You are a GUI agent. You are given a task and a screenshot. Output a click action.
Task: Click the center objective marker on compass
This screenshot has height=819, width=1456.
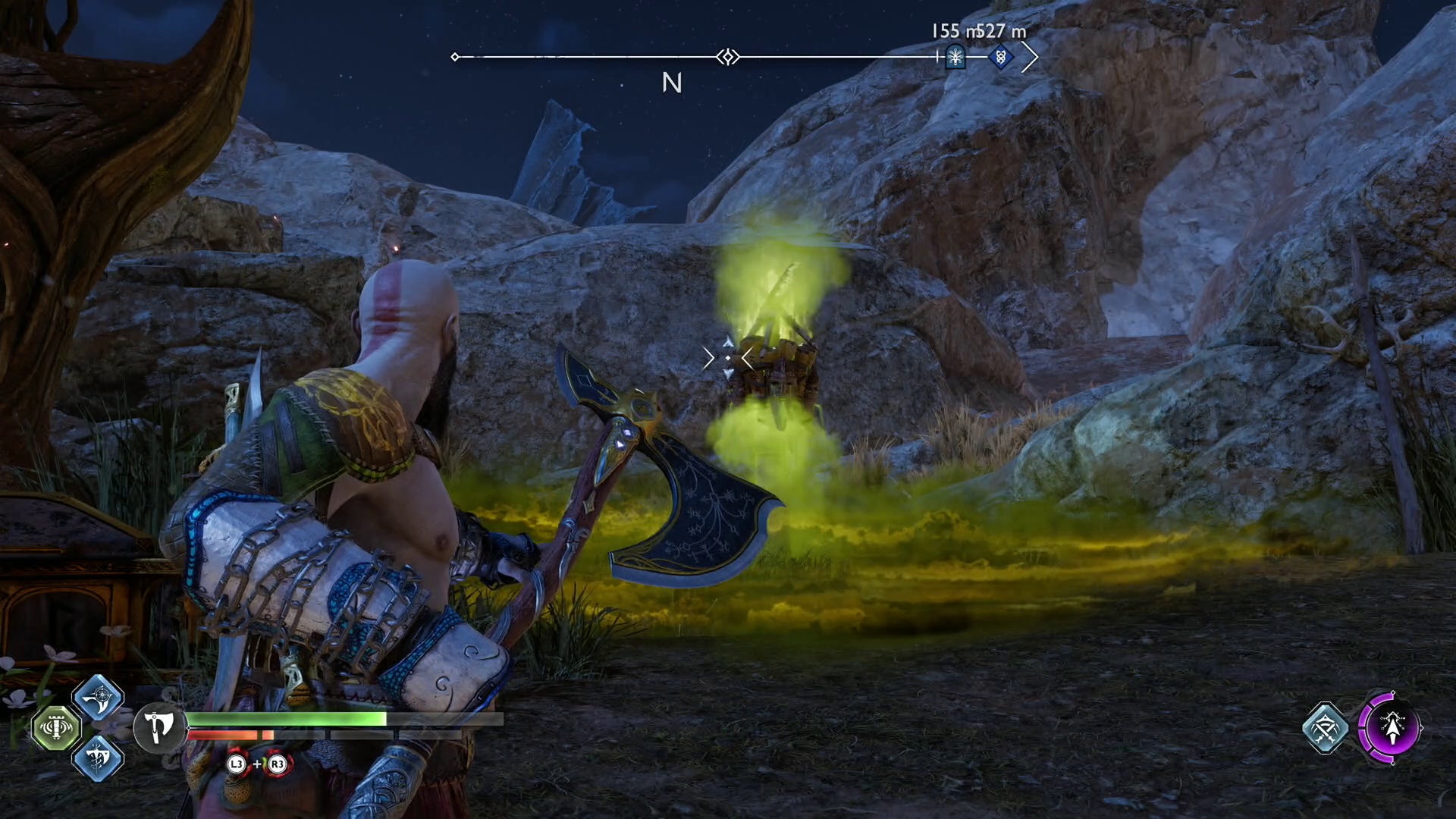click(727, 57)
